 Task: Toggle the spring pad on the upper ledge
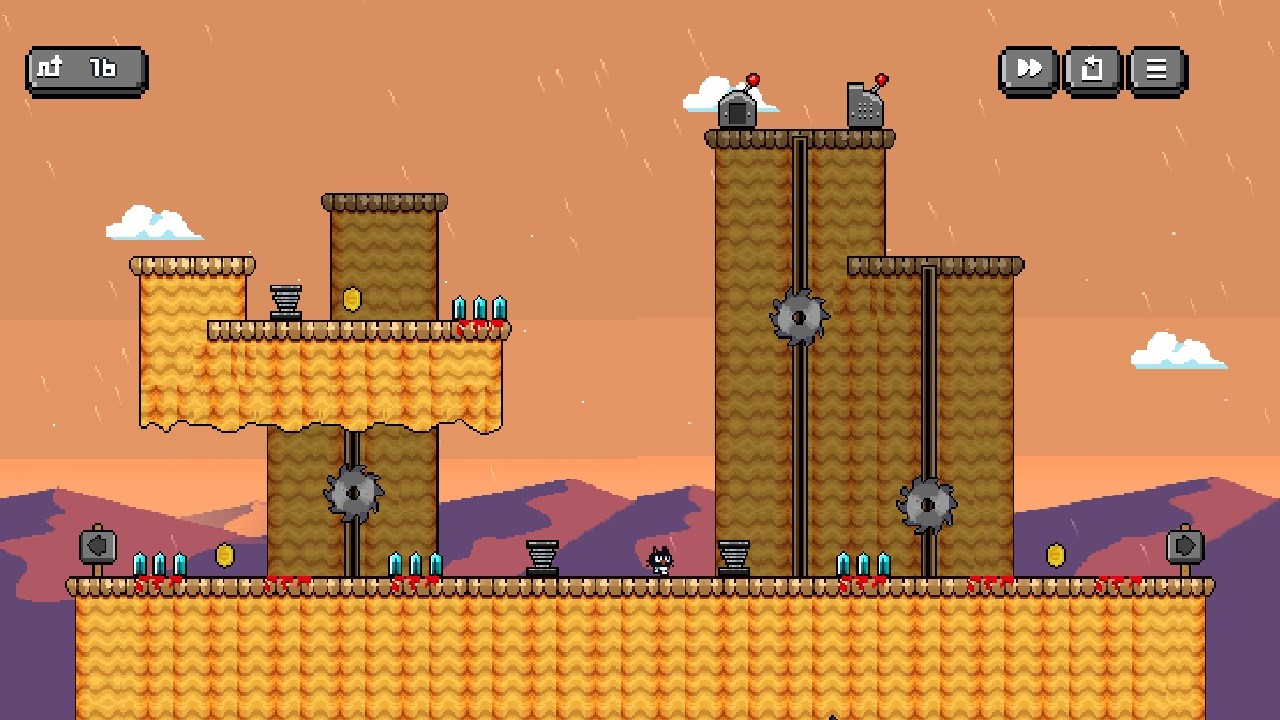pos(285,302)
